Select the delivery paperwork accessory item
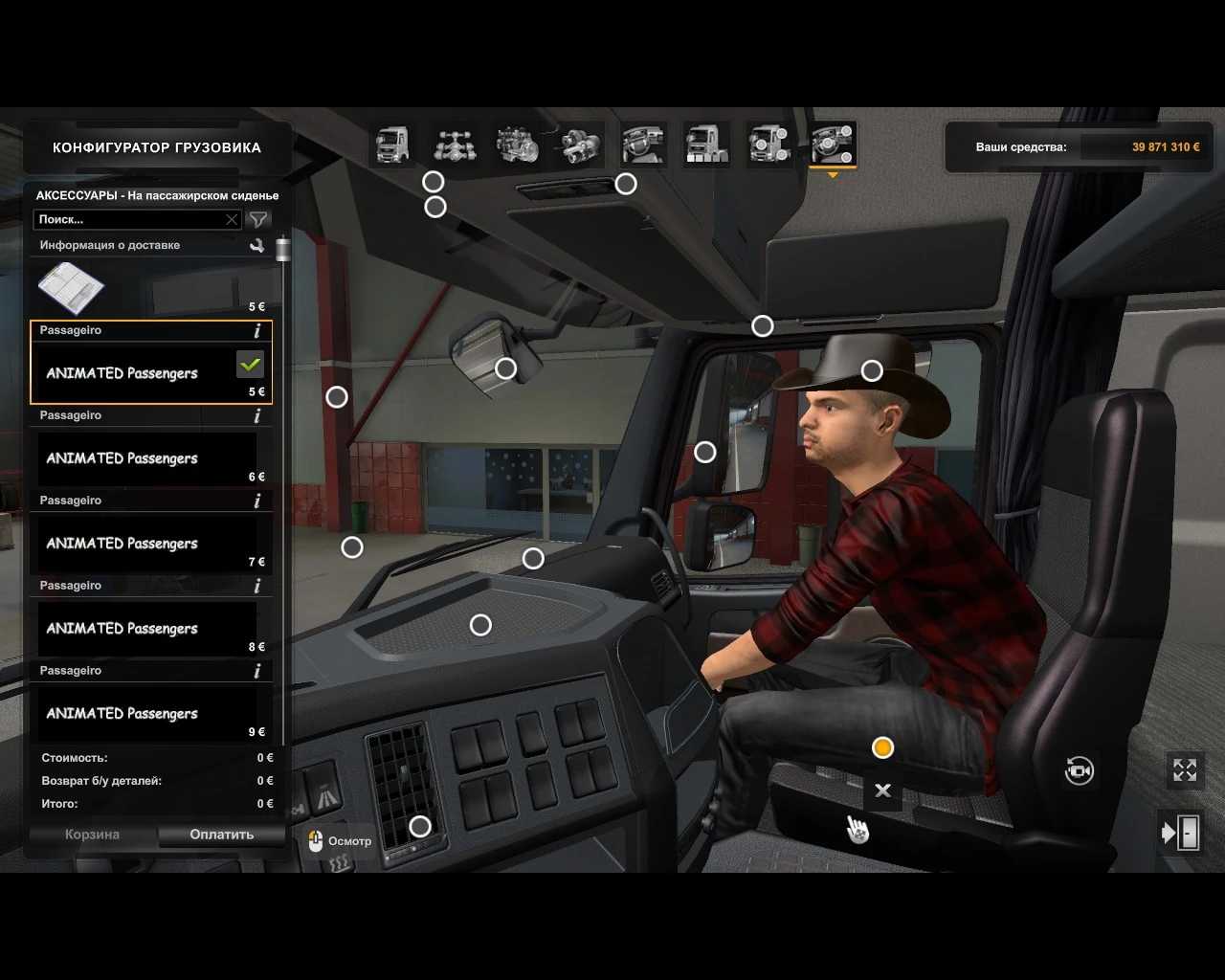The image size is (1225, 980). (x=151, y=288)
